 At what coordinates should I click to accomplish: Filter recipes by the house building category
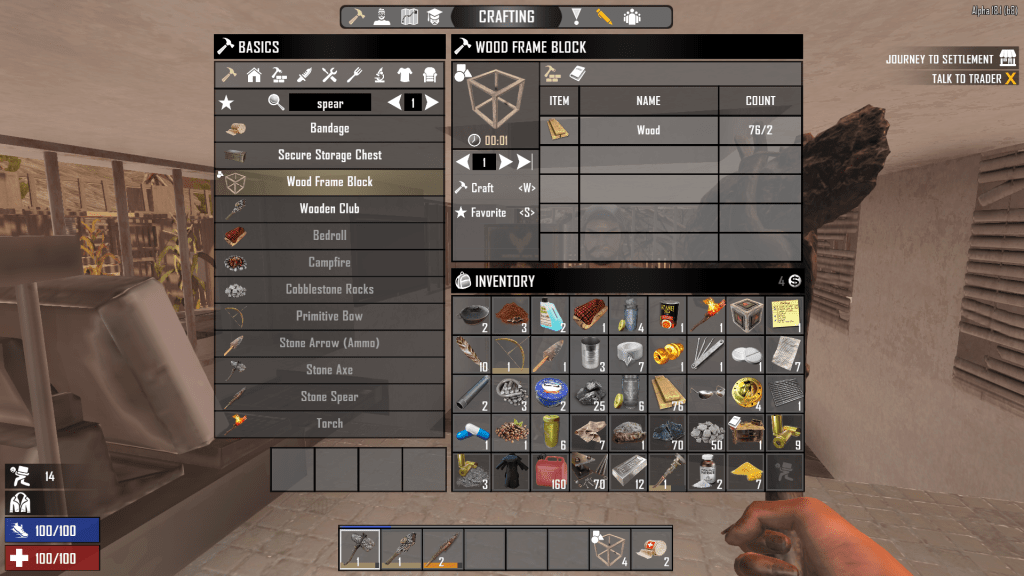(254, 75)
